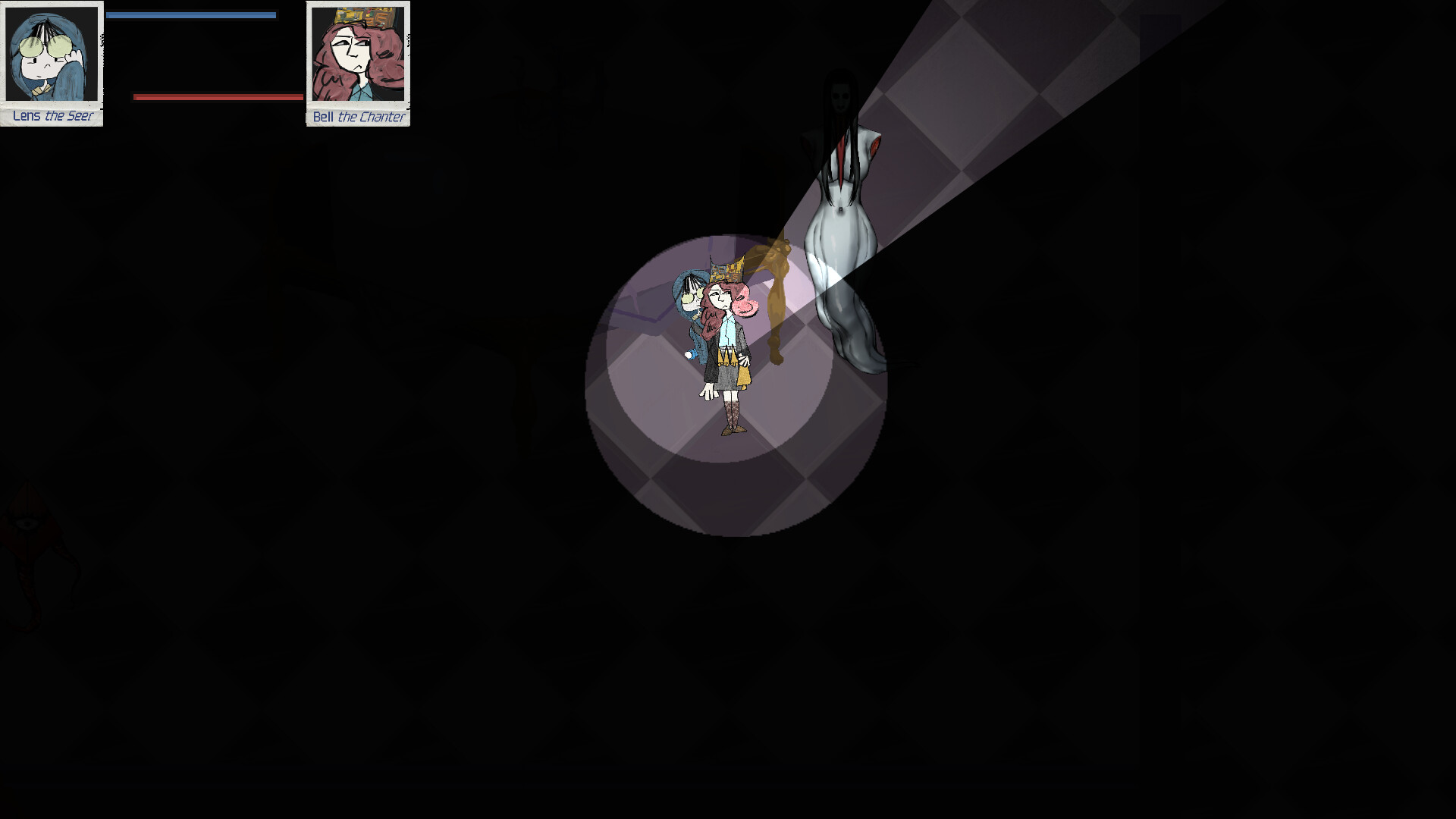Click the blue health bar
Image resolution: width=1456 pixels, height=819 pixels.
click(x=190, y=13)
